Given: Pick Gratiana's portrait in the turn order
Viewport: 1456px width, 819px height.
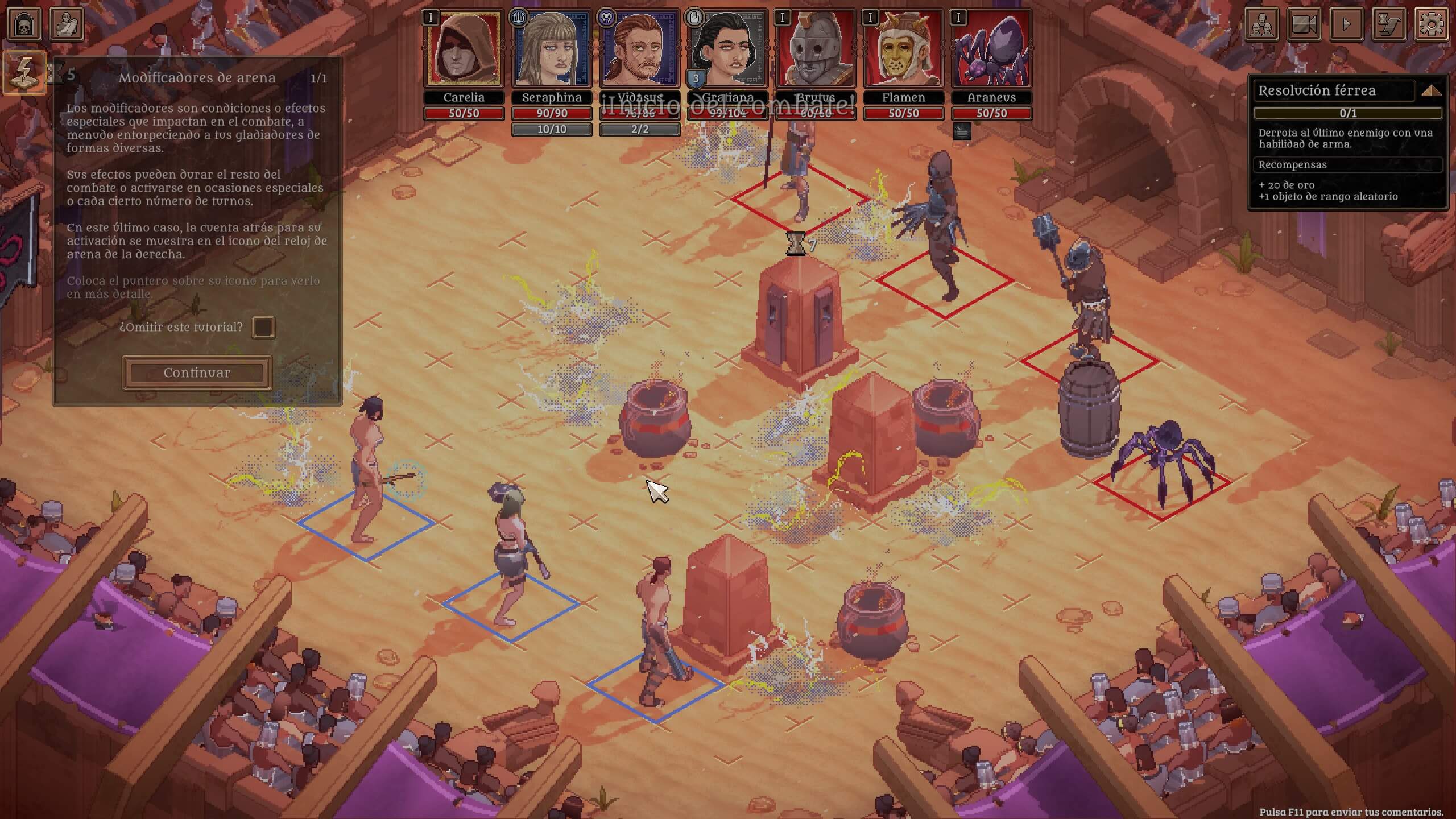Looking at the screenshot, I should [727, 49].
